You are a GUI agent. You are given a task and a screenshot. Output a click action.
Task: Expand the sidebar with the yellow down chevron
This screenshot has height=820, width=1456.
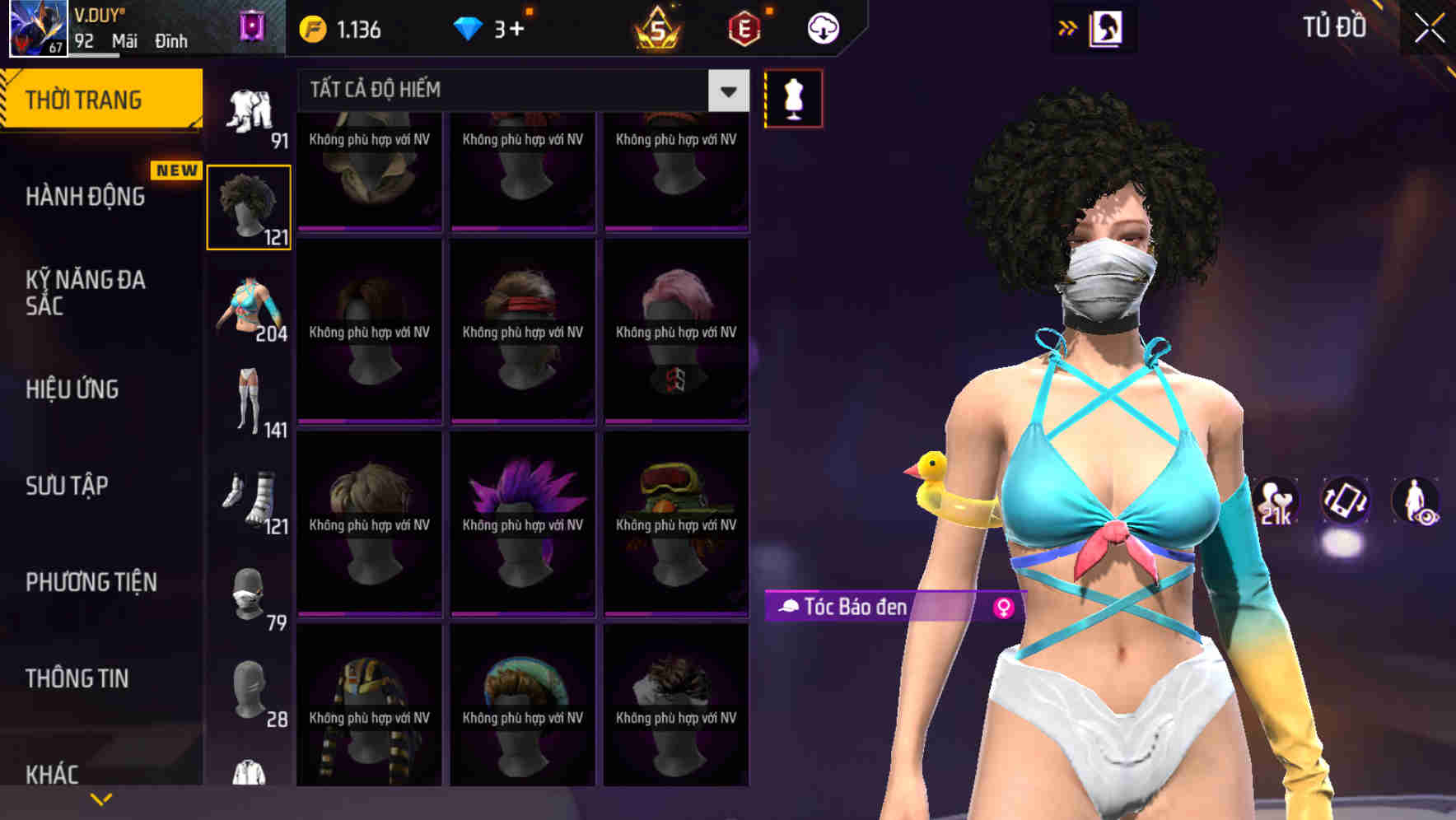[100, 798]
